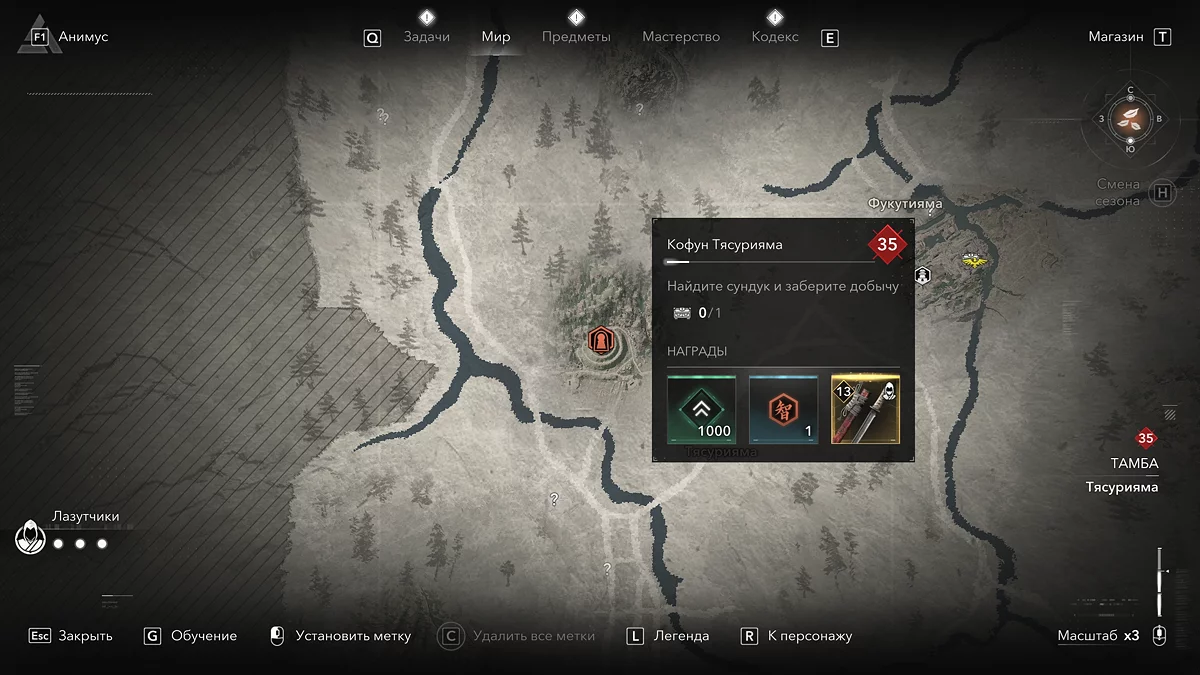Click the yellow marker near Фукутияма
The width and height of the screenshot is (1200, 675).
point(971,259)
